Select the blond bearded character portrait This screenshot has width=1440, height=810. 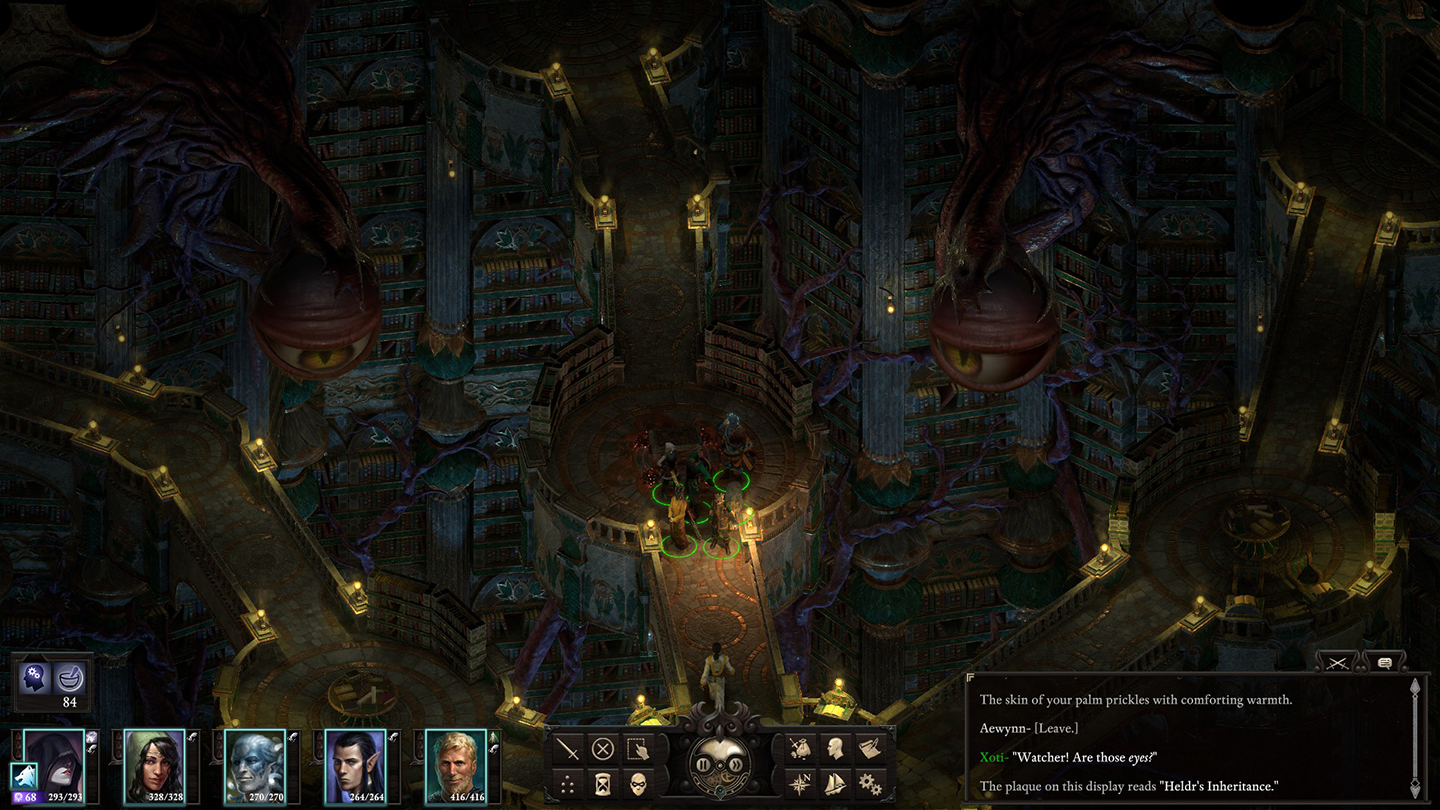[455, 767]
